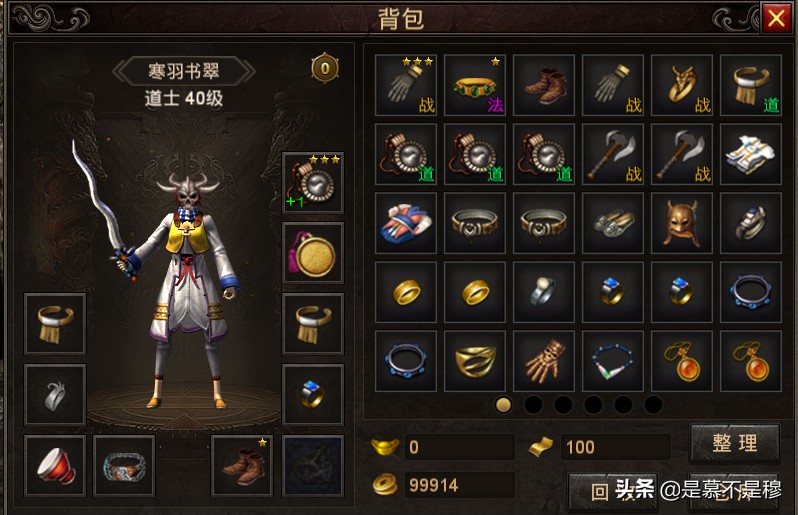Select the three-star glove in the backpack
This screenshot has width=798, height=515.
(x=406, y=86)
